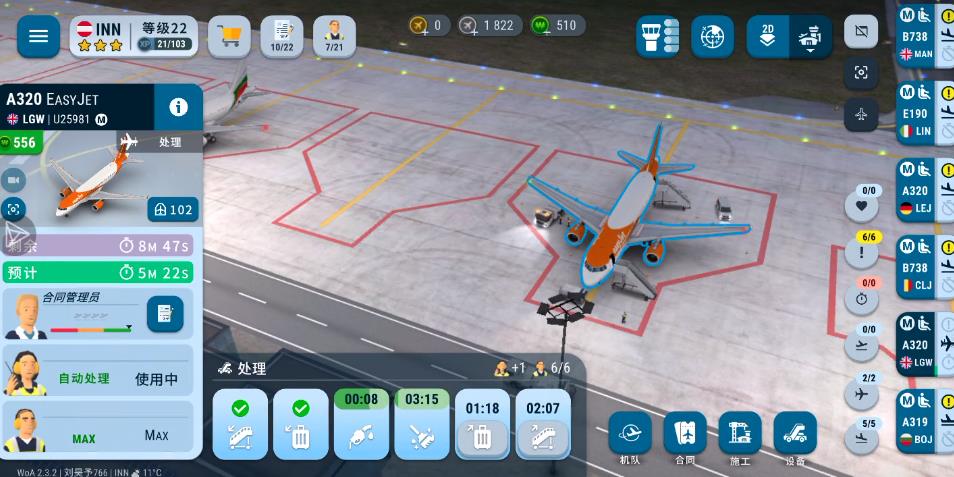
Task: Click the stand 102 button
Action: pos(172,210)
